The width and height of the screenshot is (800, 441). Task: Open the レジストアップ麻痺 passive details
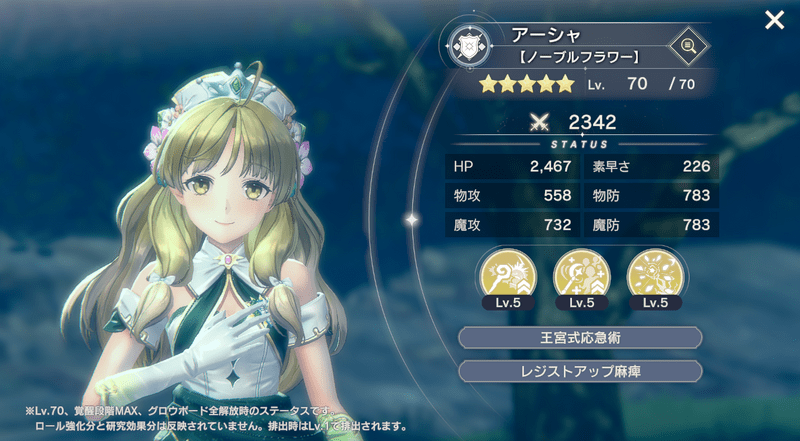(580, 371)
